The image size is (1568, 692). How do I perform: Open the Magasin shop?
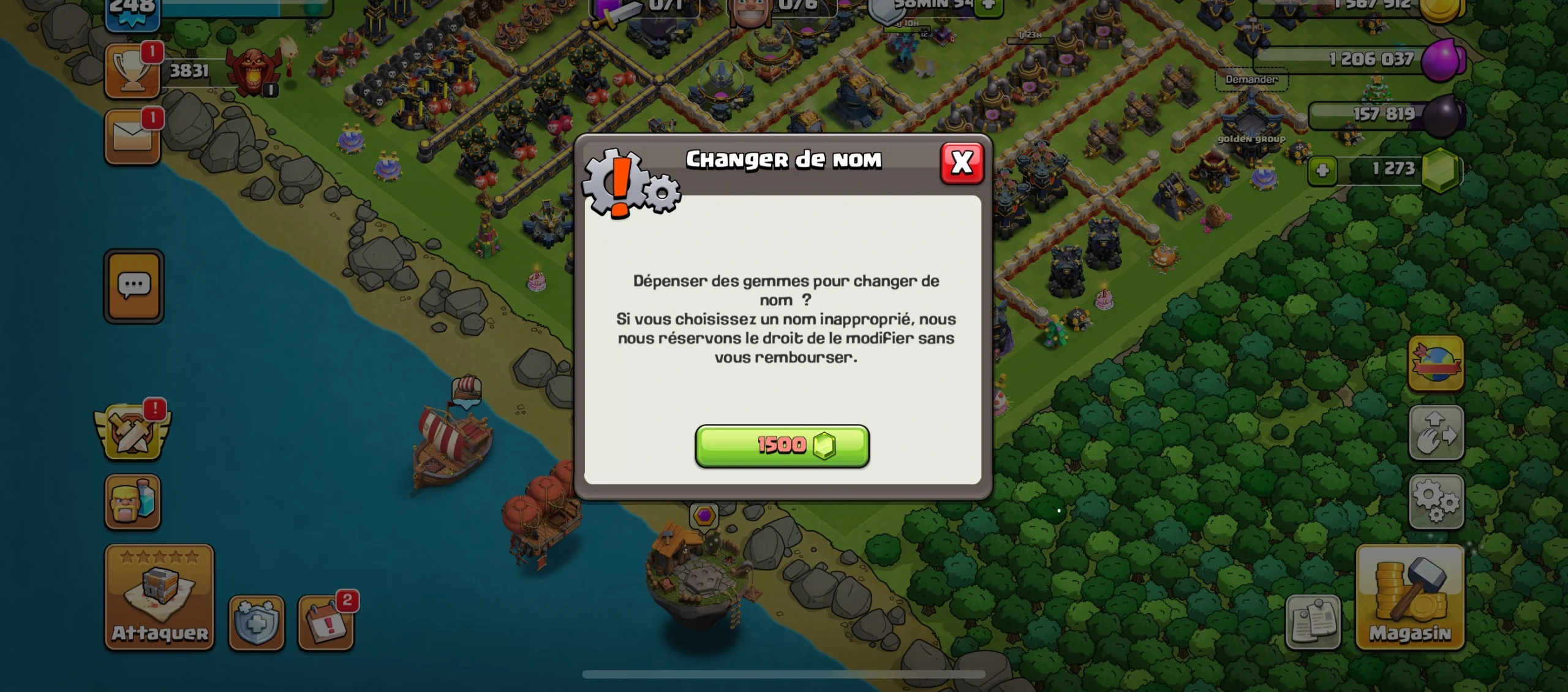[1410, 597]
